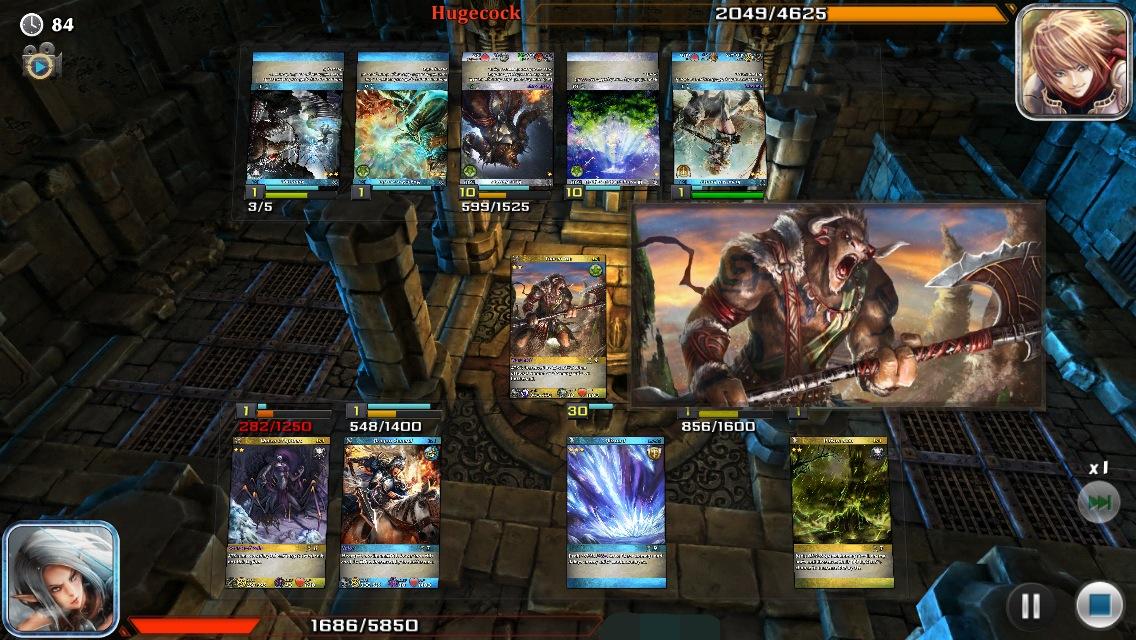Click the camera replay icon
1136x640 pixels.
click(40, 65)
